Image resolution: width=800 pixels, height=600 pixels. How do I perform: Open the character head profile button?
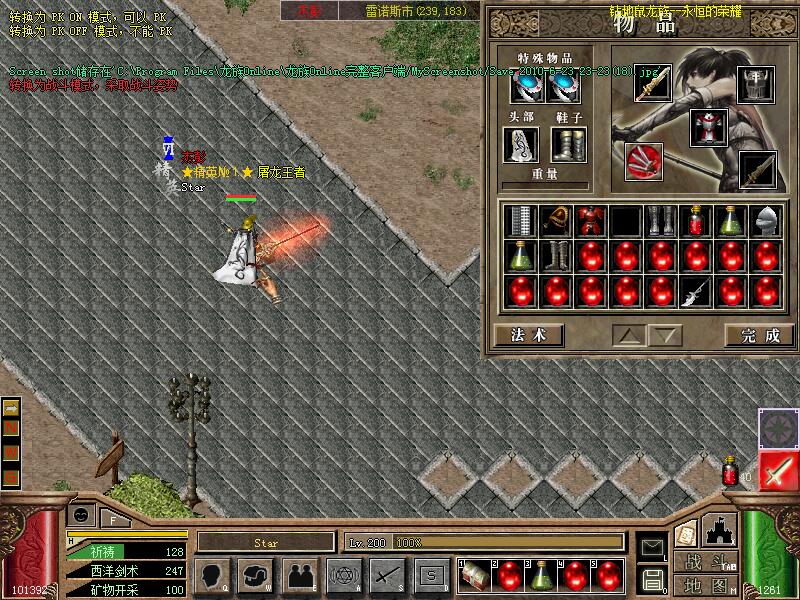(x=213, y=575)
